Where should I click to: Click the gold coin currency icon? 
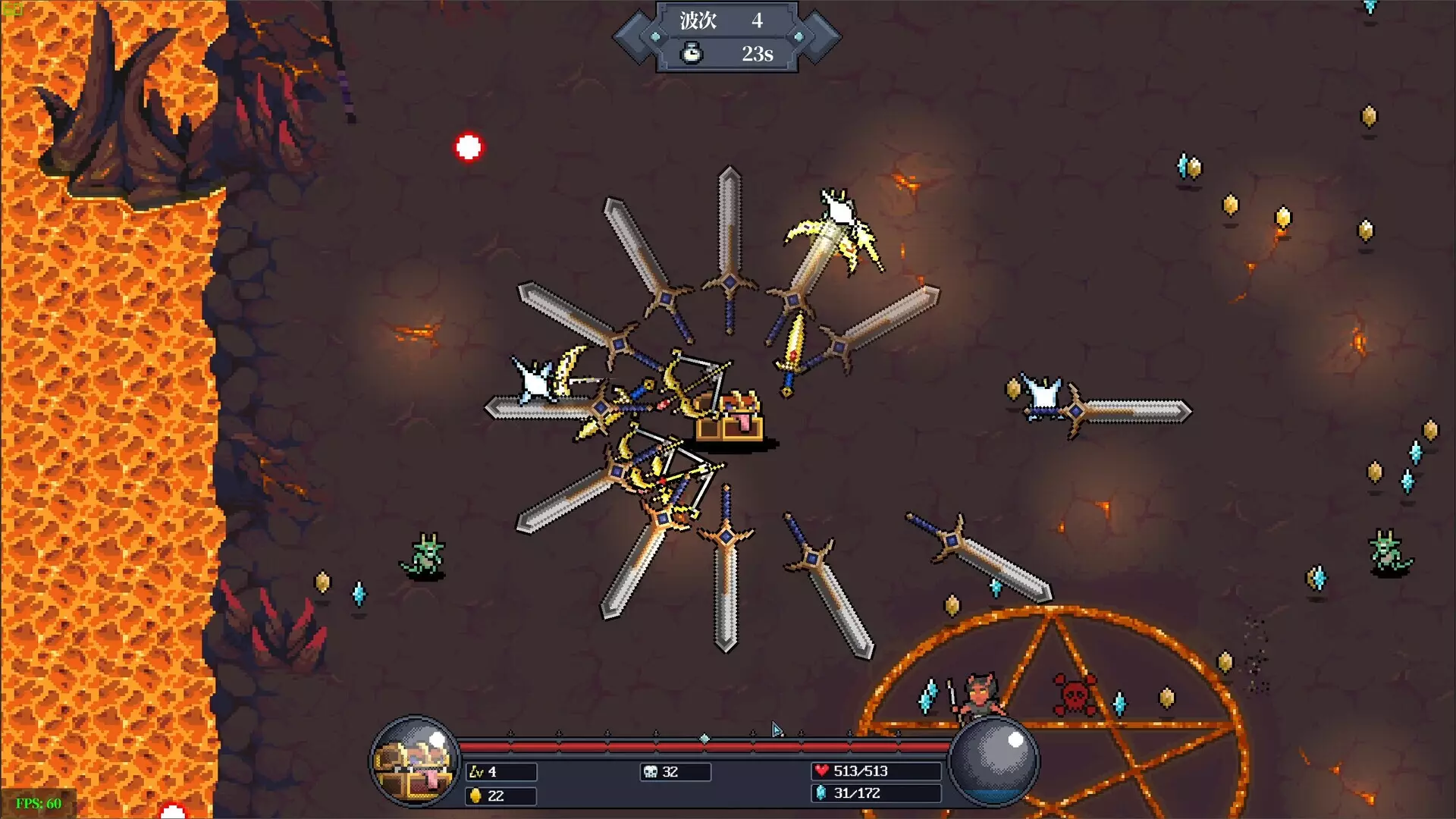click(x=474, y=796)
